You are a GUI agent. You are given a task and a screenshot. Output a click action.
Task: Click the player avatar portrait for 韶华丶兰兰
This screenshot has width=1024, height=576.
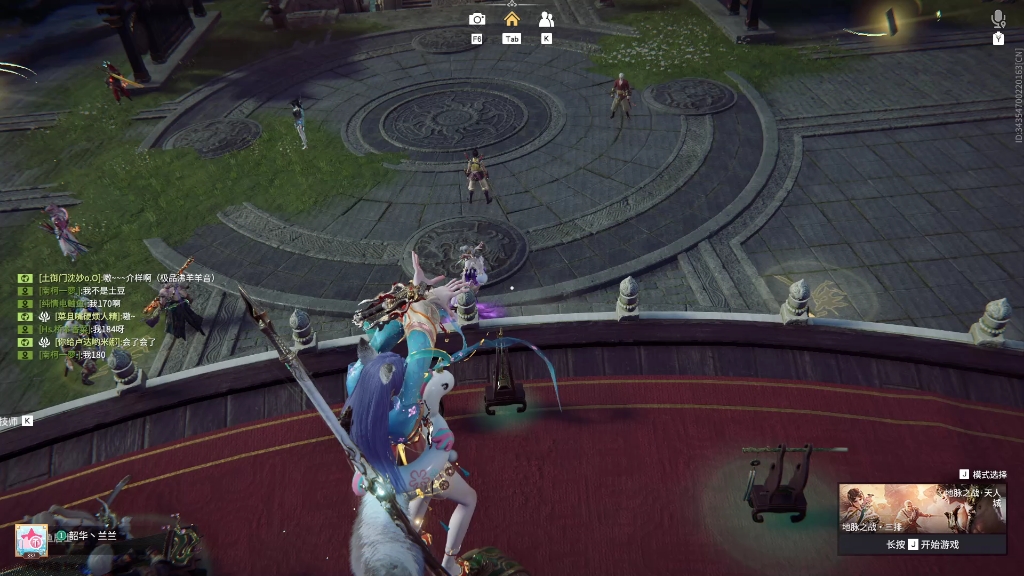(x=32, y=539)
